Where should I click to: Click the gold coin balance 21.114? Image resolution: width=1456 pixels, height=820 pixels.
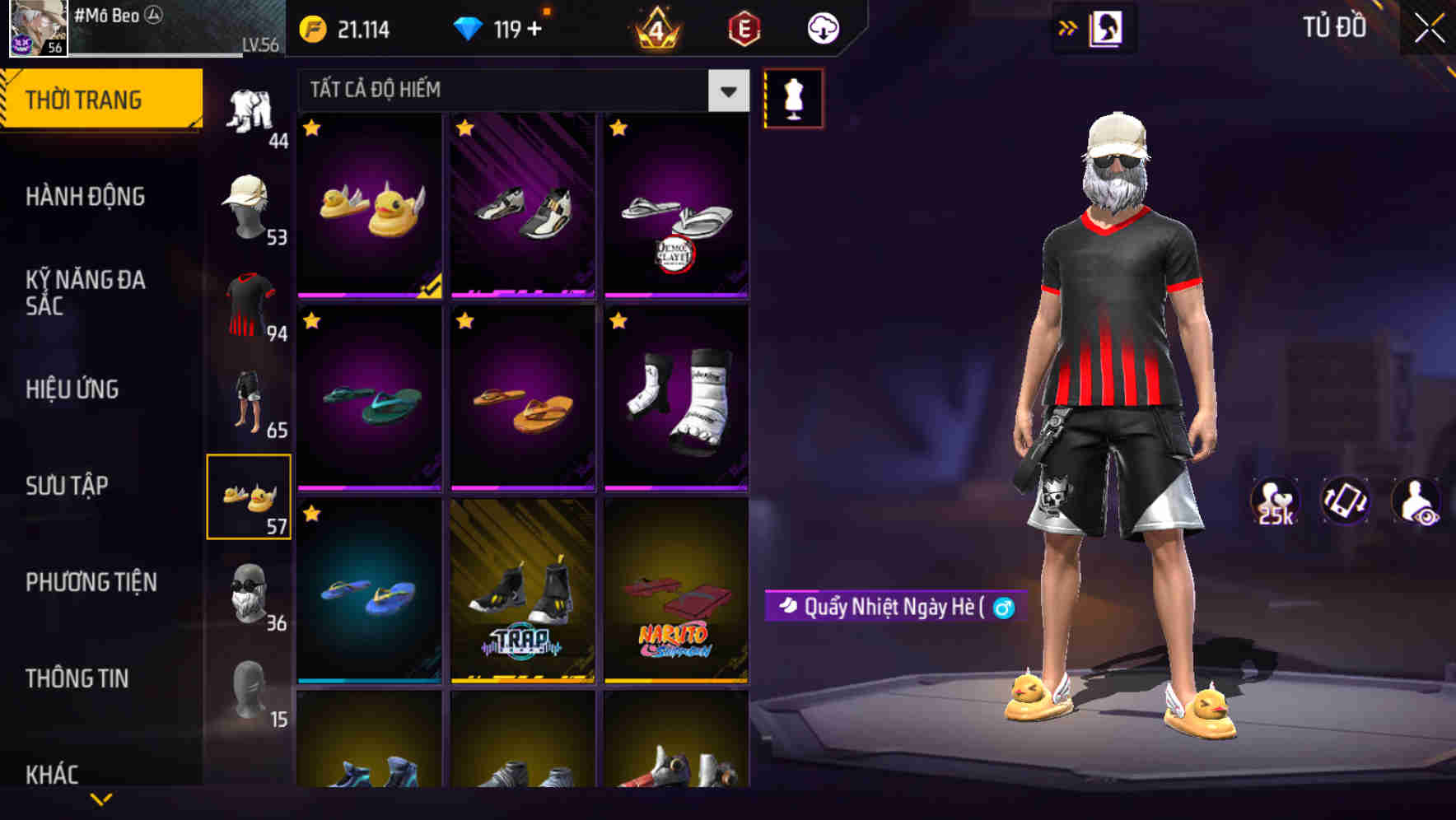point(354,29)
